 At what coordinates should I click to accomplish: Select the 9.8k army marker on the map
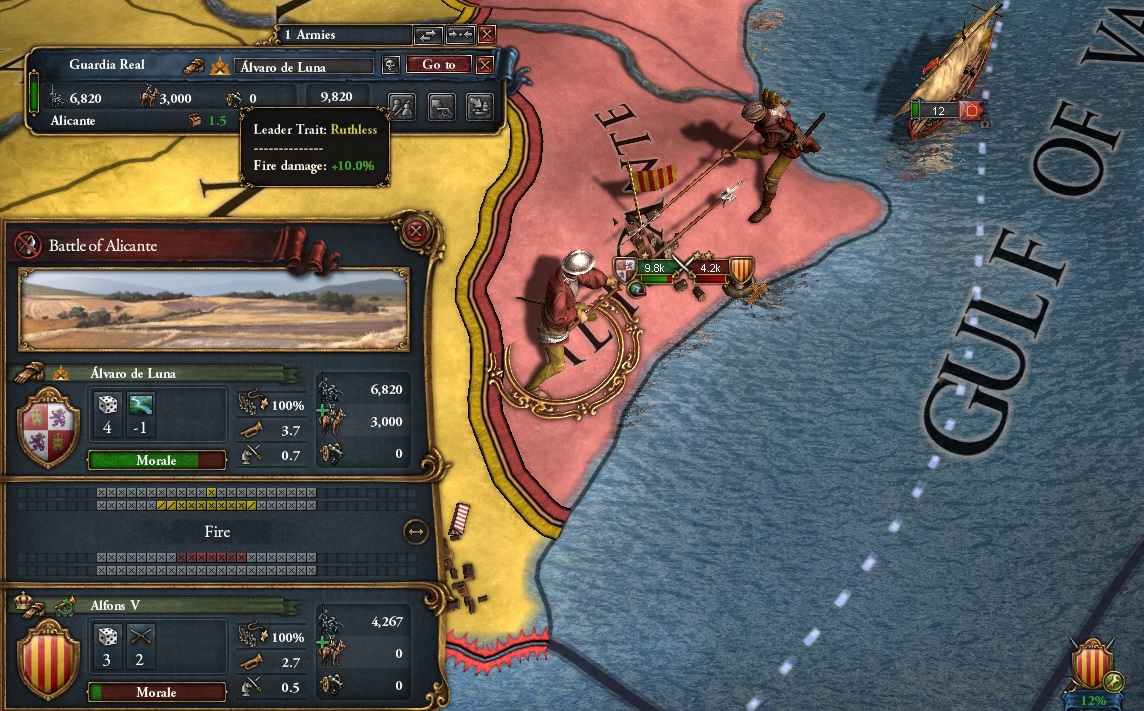[x=654, y=268]
